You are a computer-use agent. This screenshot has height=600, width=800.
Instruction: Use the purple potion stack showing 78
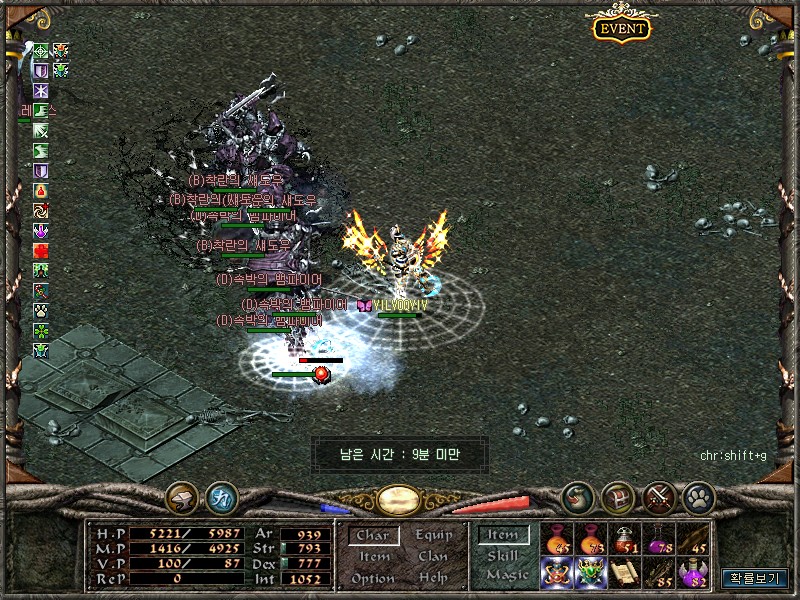658,540
